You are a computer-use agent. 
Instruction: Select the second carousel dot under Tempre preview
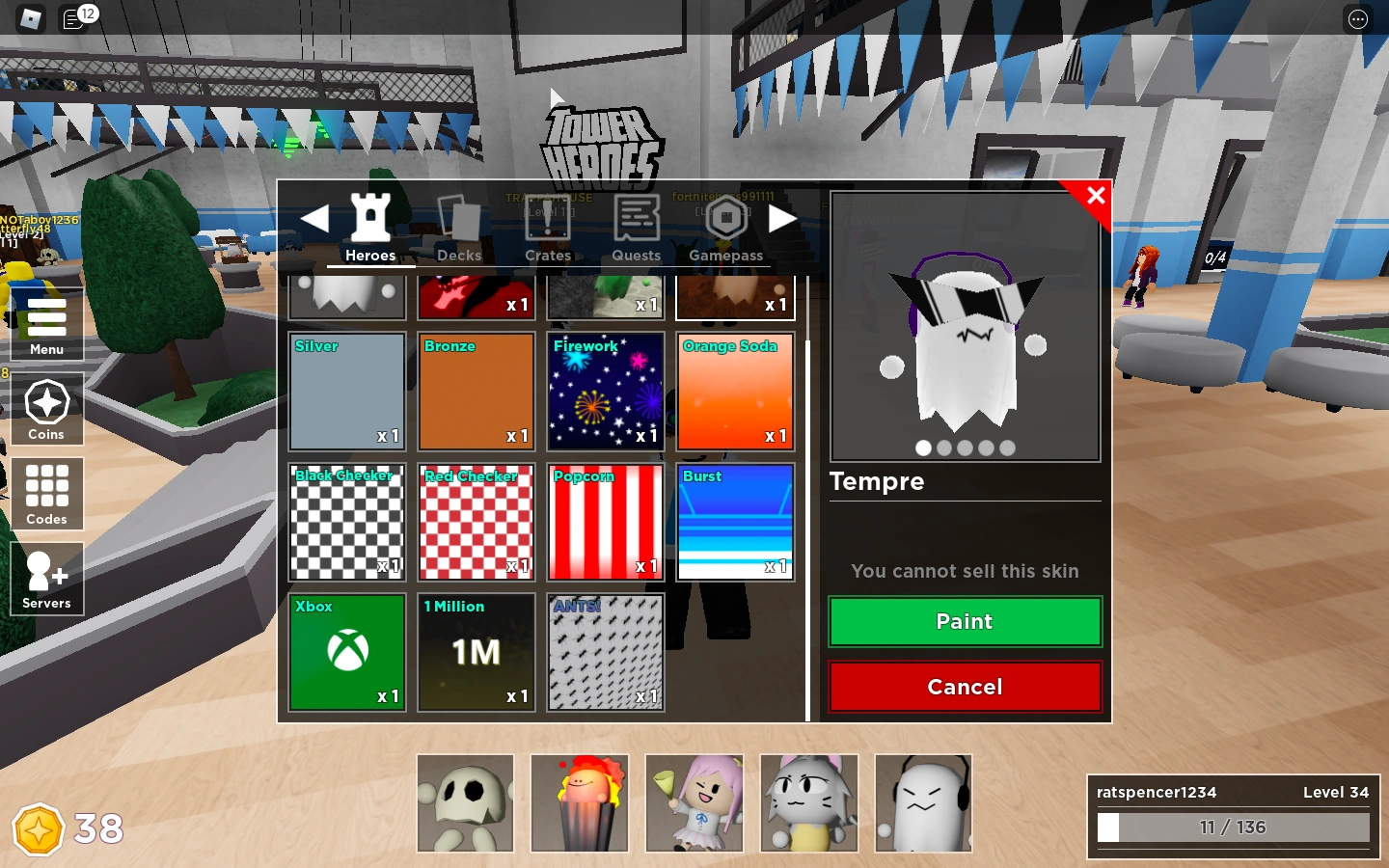pos(944,448)
